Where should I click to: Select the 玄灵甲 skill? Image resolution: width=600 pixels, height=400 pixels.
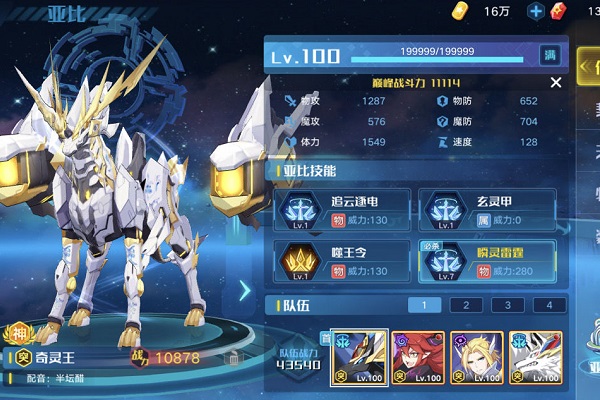489,208
